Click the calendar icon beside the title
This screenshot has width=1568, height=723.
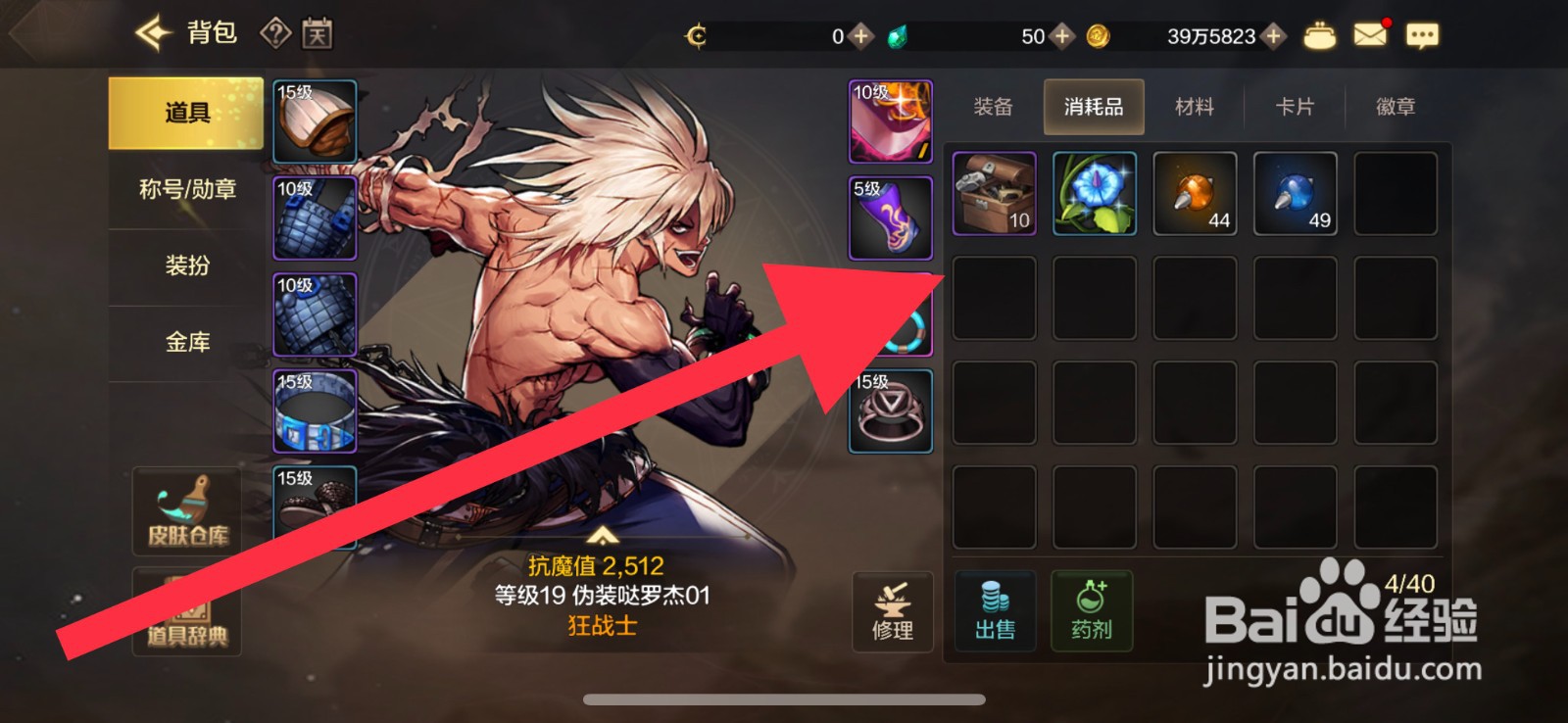[319, 32]
